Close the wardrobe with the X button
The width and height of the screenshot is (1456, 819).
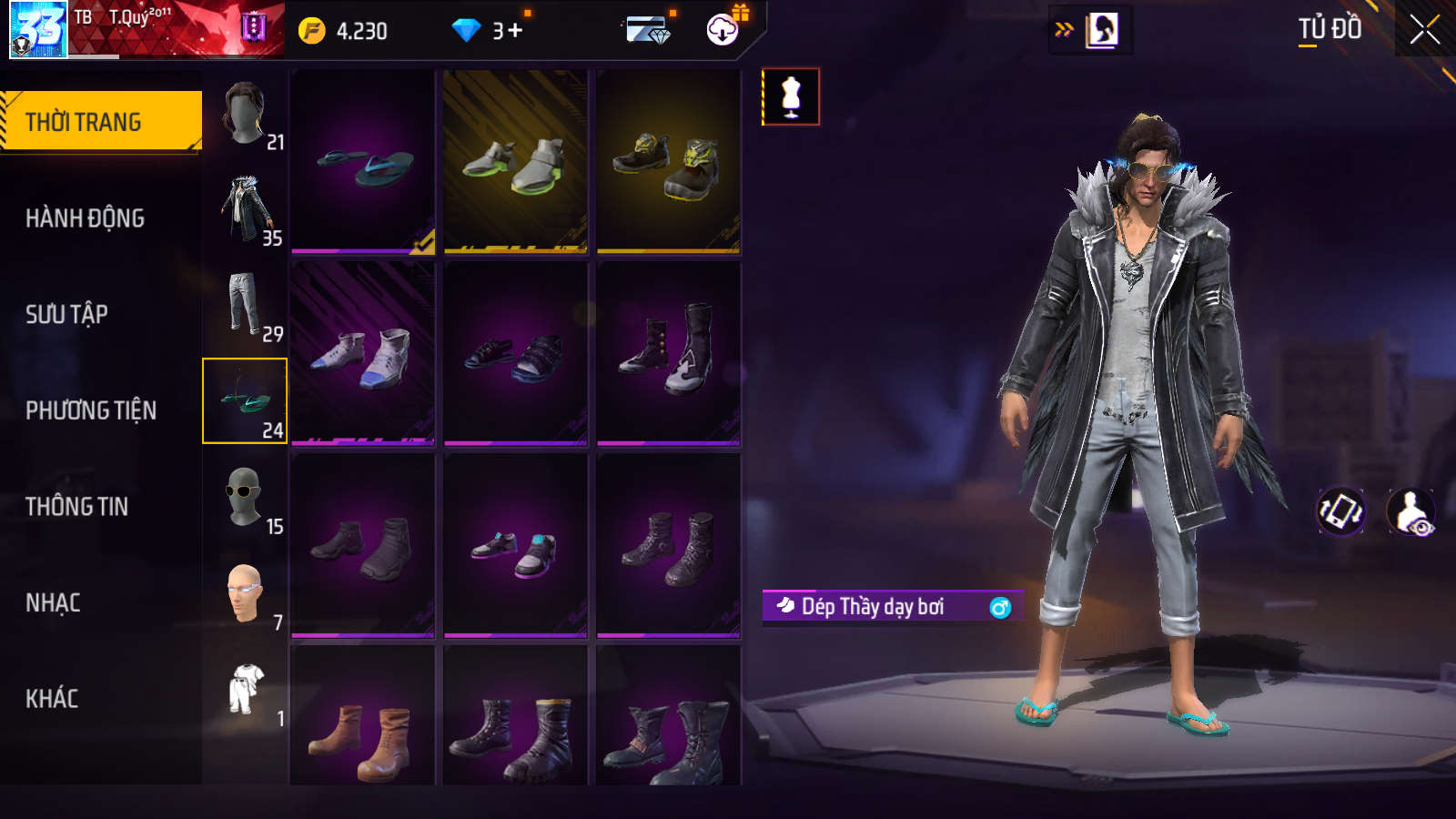[1424, 29]
